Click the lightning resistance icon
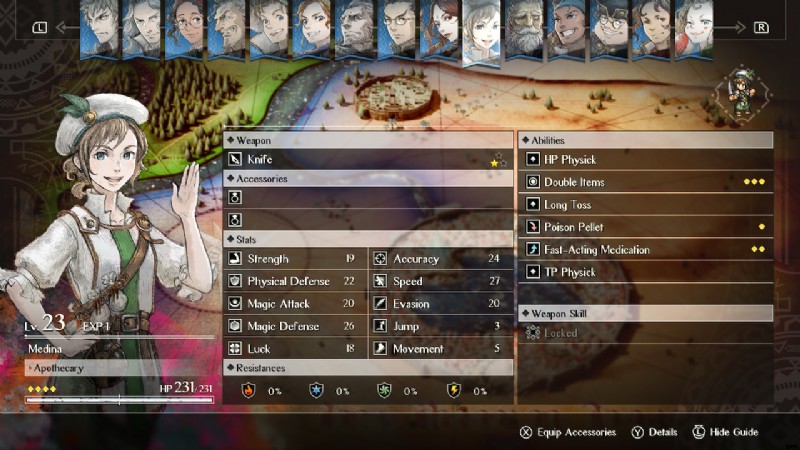Viewport: 800px width, 450px height. click(453, 390)
